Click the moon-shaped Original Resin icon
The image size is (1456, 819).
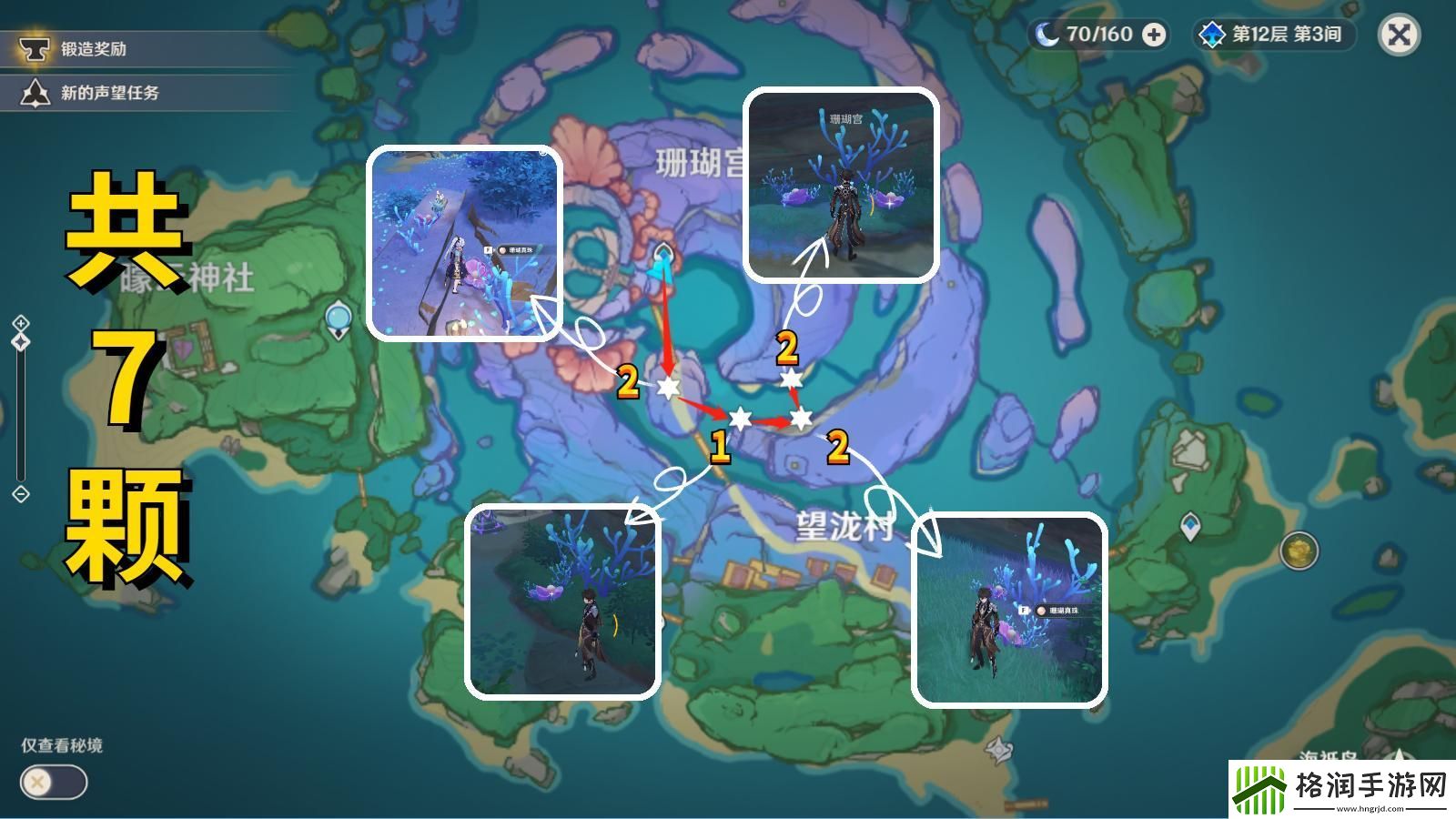click(1045, 35)
